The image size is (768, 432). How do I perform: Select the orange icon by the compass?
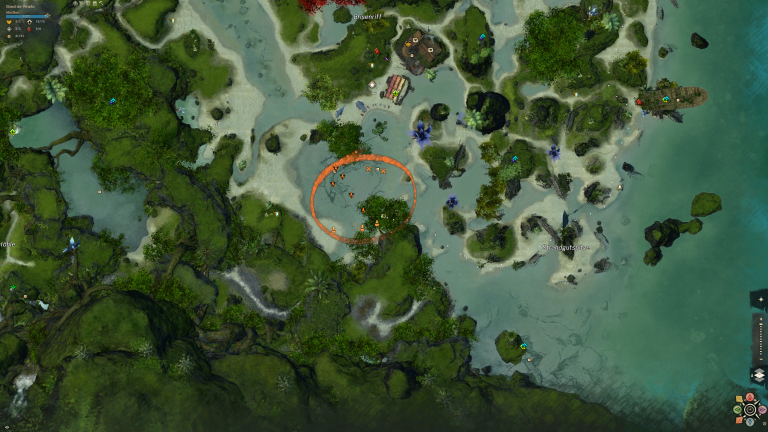pyautogui.click(x=739, y=420)
